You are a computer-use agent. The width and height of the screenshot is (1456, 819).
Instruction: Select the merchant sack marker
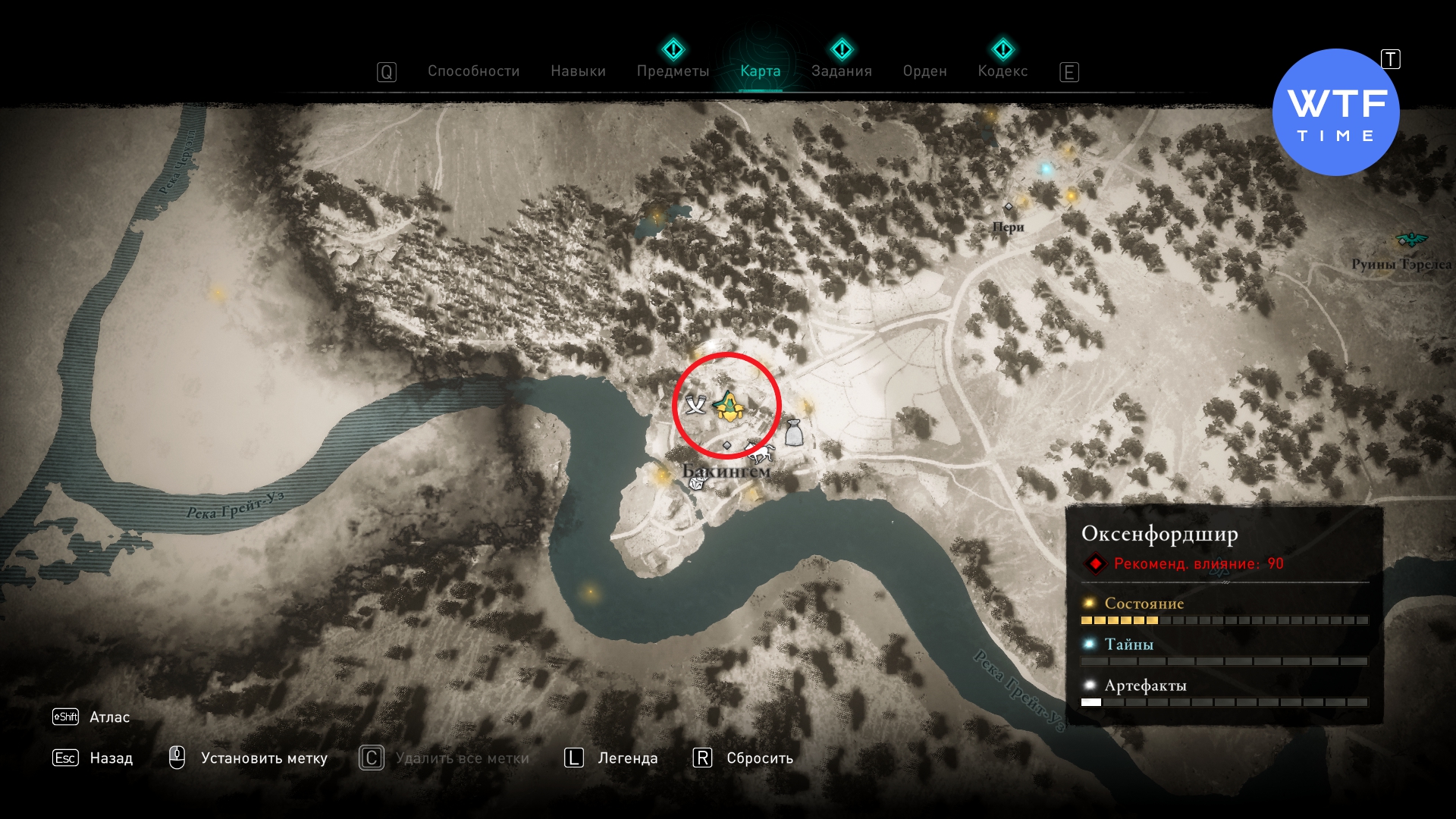pos(793,432)
